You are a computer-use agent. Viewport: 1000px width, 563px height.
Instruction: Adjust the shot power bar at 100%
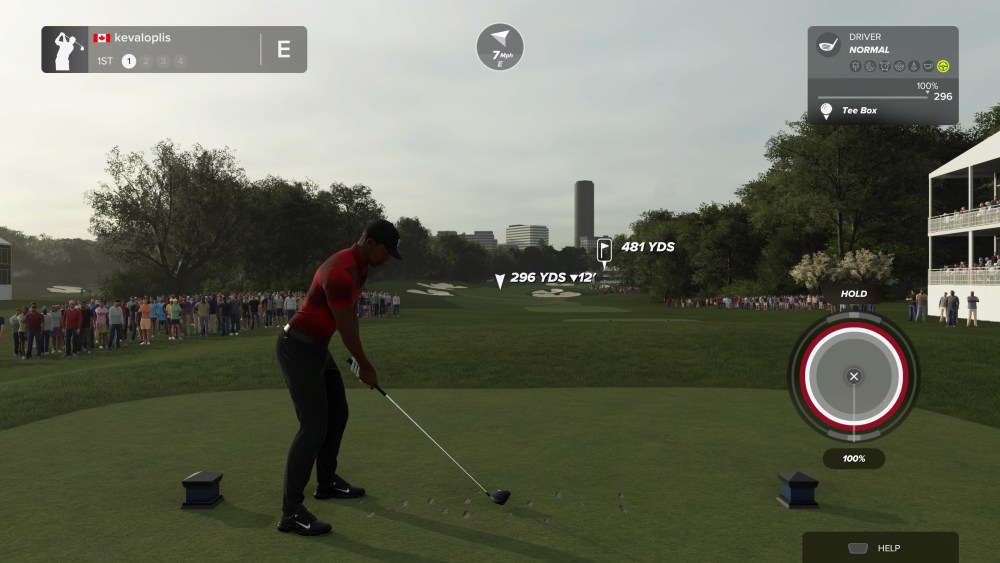pyautogui.click(x=873, y=97)
